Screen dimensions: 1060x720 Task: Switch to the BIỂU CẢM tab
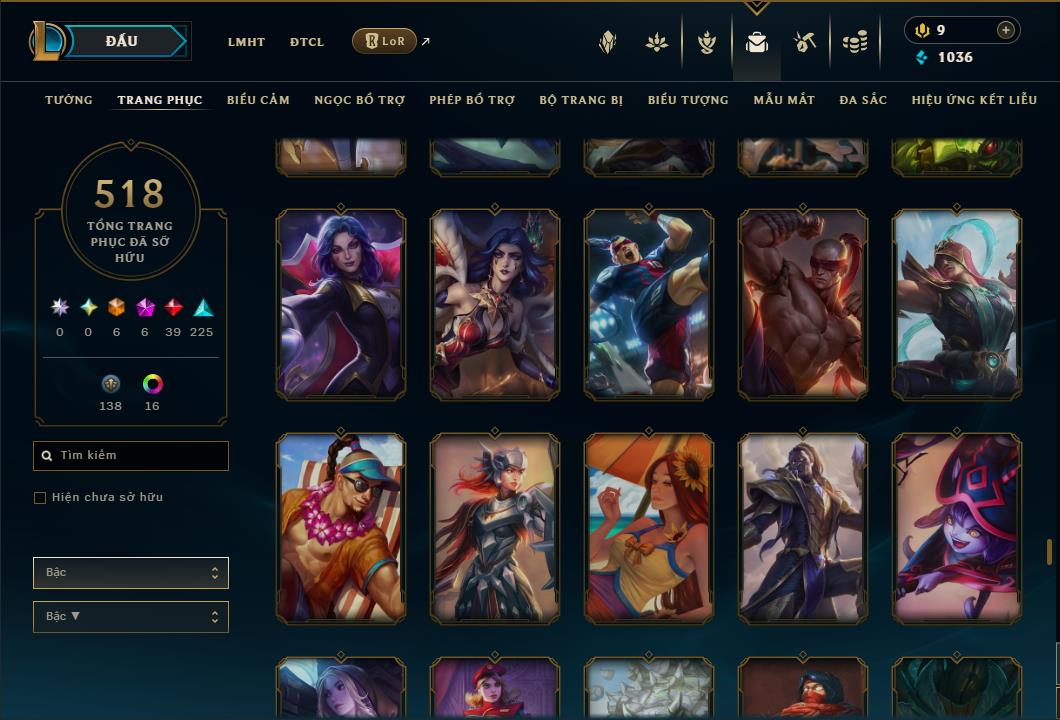click(x=258, y=100)
